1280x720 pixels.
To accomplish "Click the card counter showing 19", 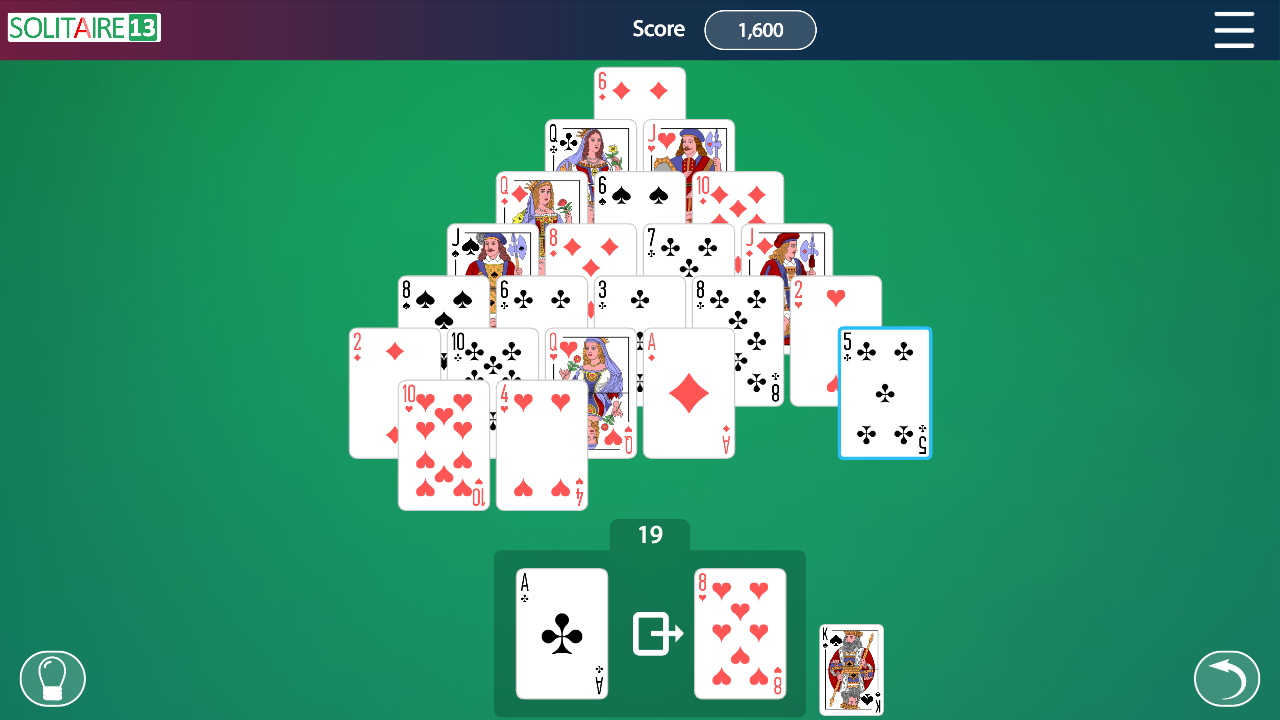I will [x=651, y=535].
